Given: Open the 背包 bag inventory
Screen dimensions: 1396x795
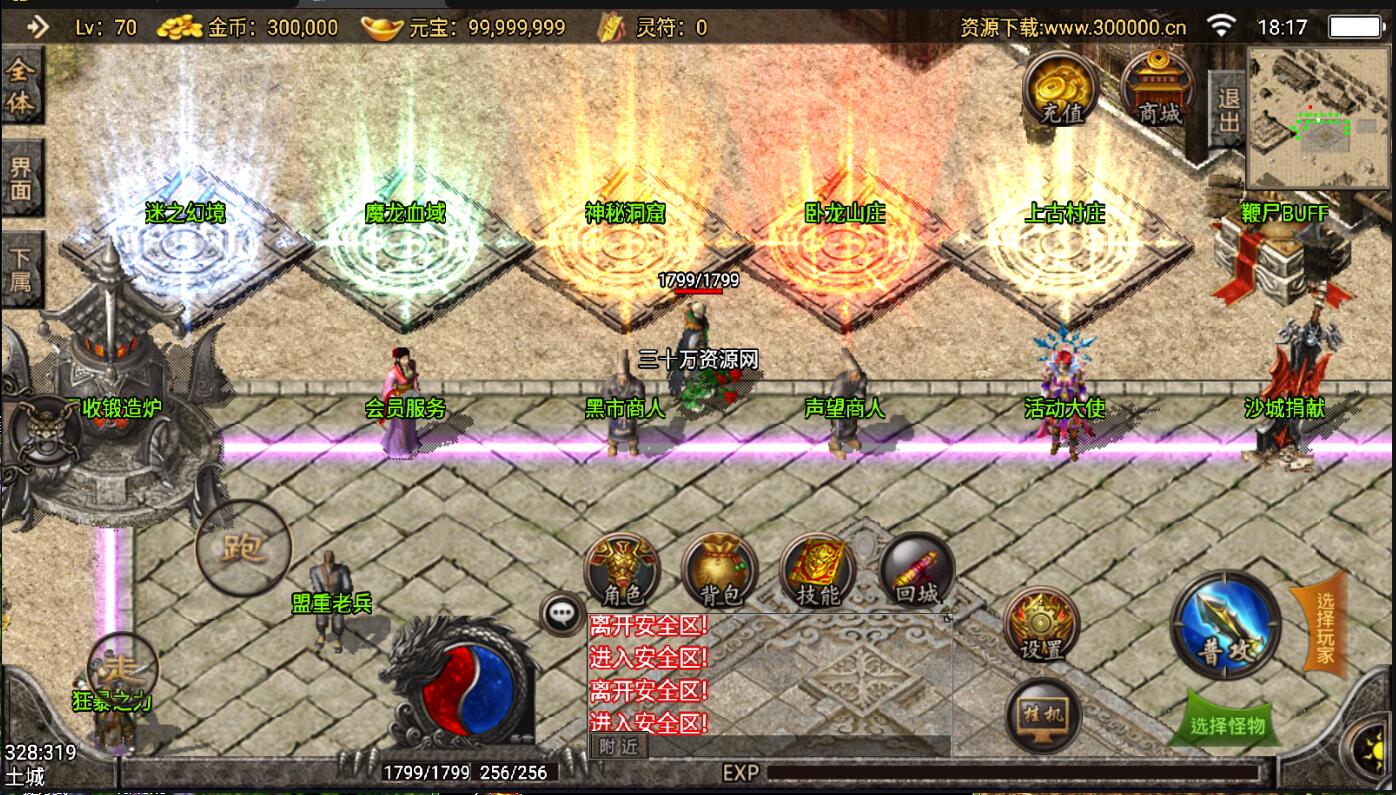Looking at the screenshot, I should point(719,571).
